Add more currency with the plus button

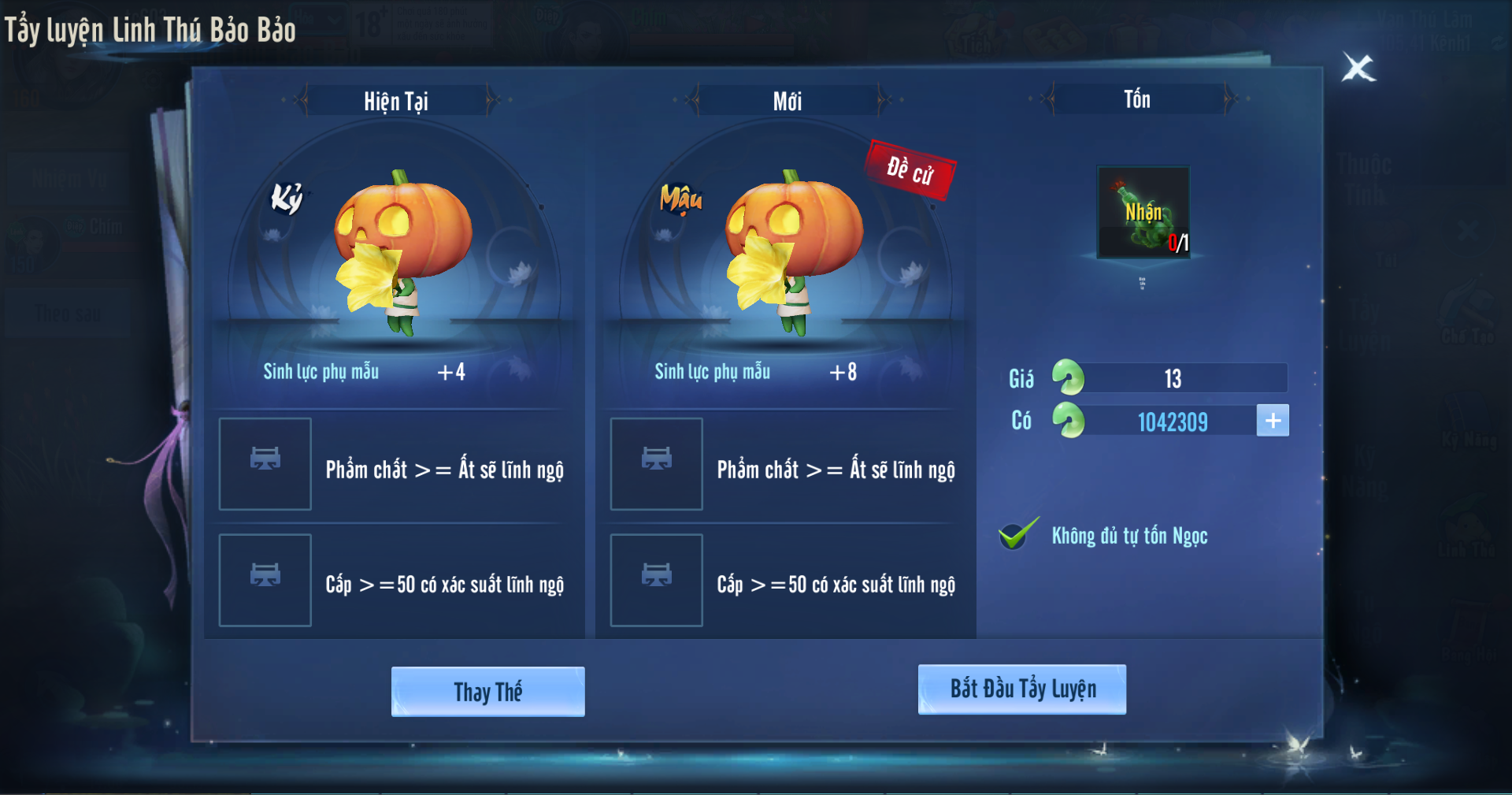pyautogui.click(x=1273, y=421)
